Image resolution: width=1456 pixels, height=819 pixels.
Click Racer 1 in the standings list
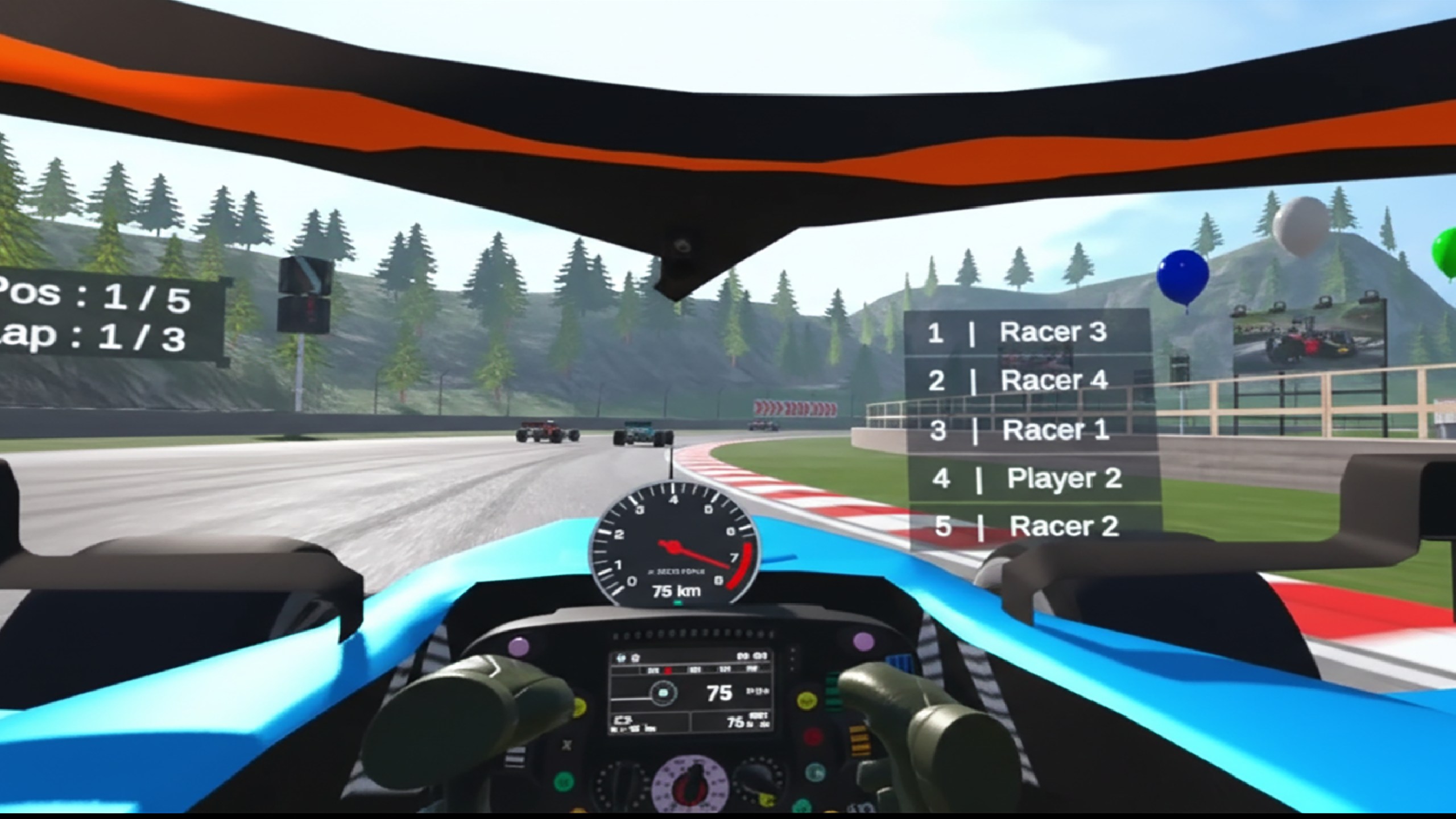(x=1031, y=430)
